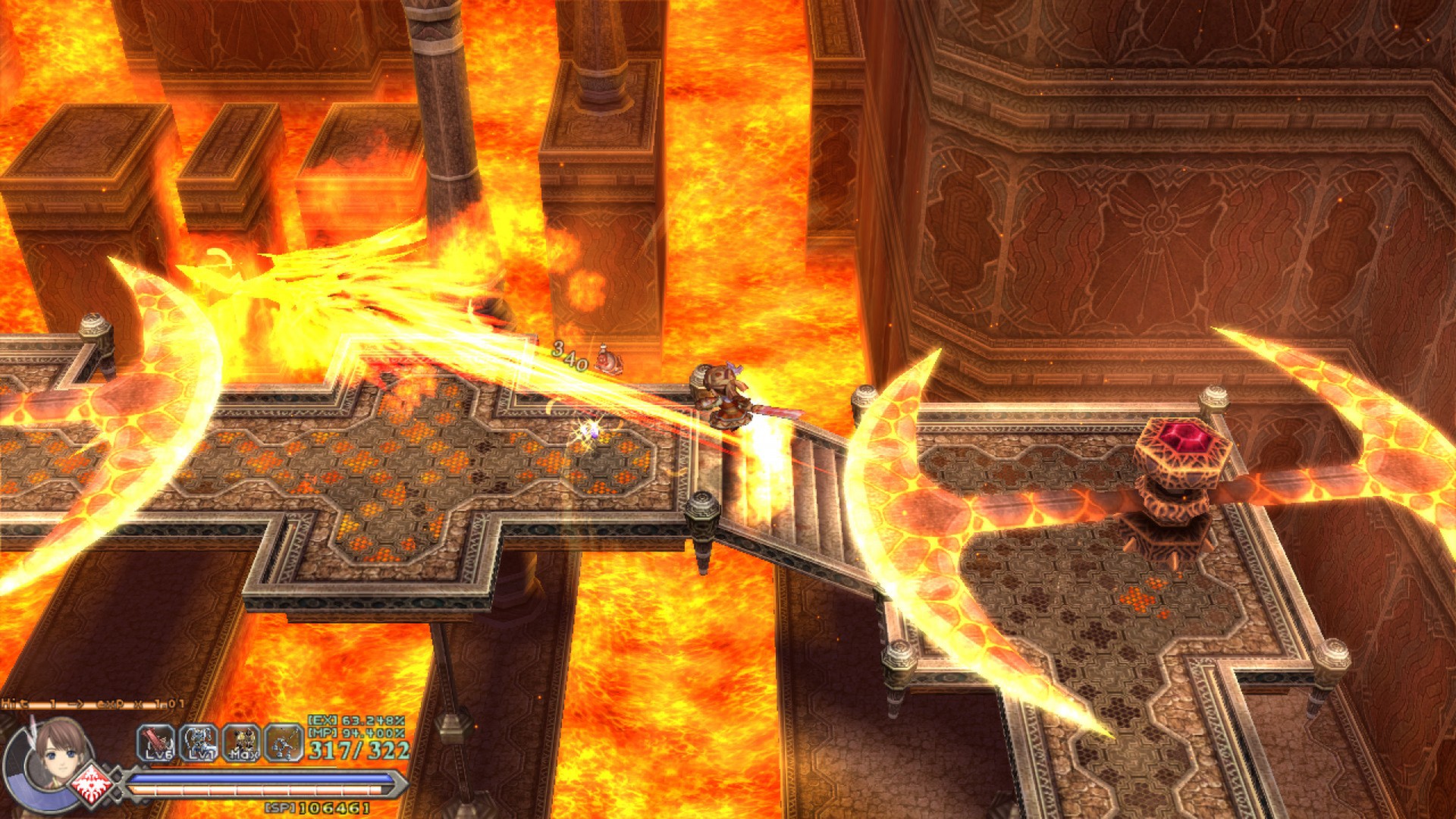Viewport: 1456px width, 819px height.
Task: Open the HP readout showing 317/322
Action: tap(358, 750)
